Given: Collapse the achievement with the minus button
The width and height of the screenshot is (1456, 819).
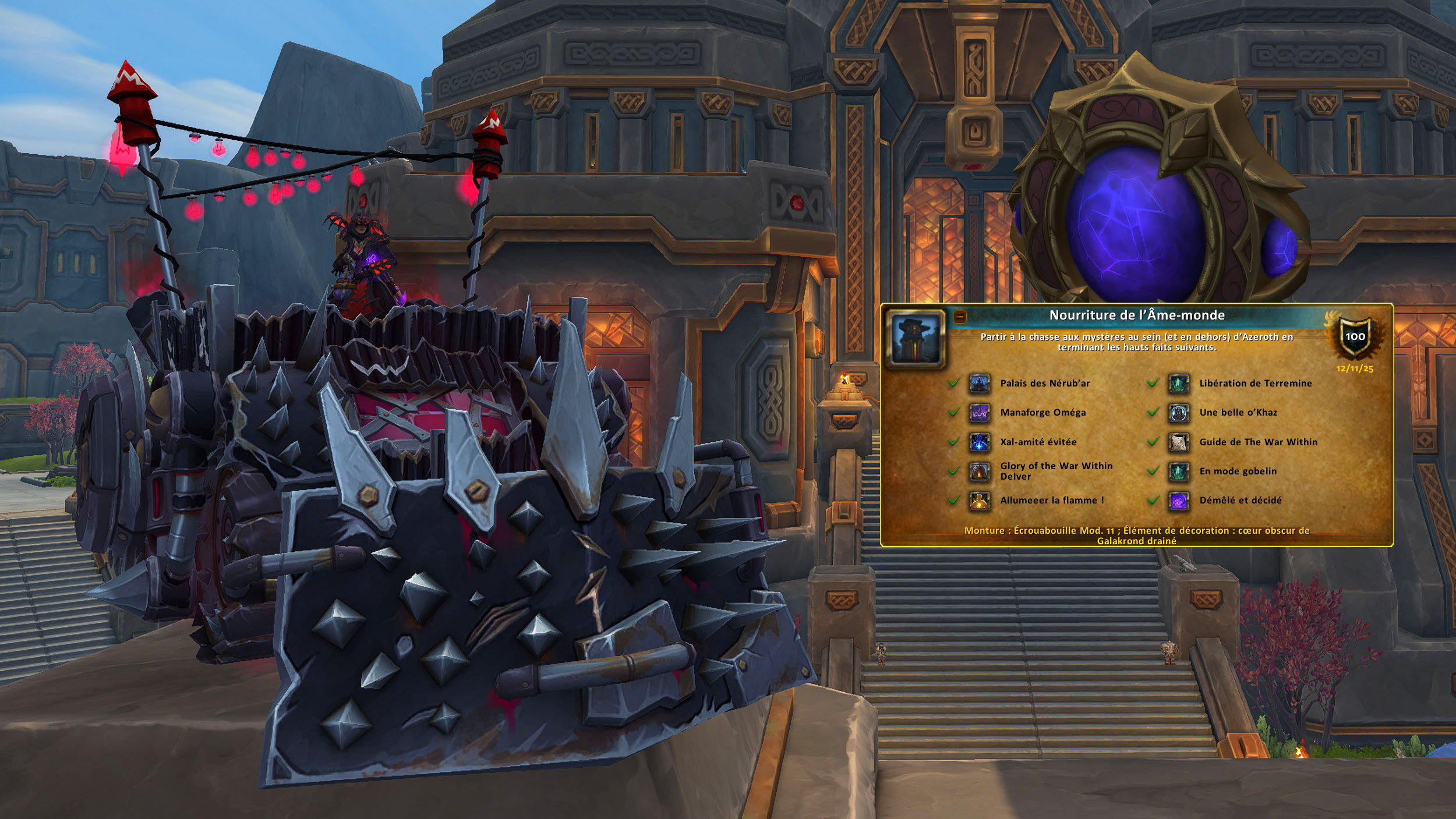Looking at the screenshot, I should tap(960, 317).
